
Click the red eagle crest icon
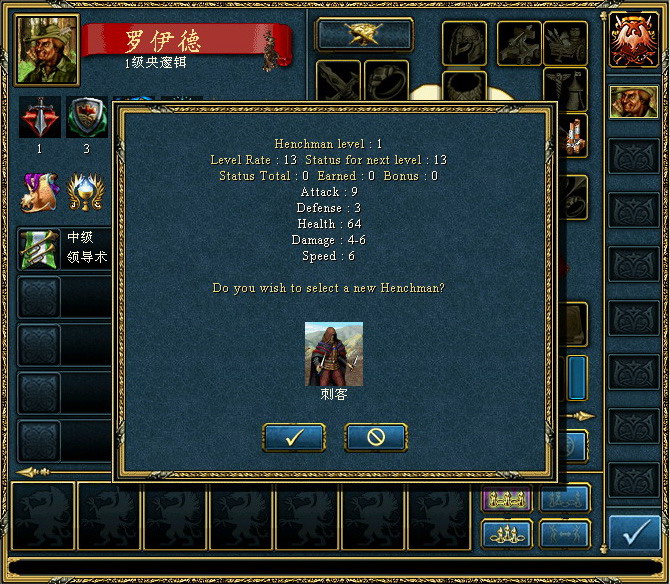click(634, 41)
